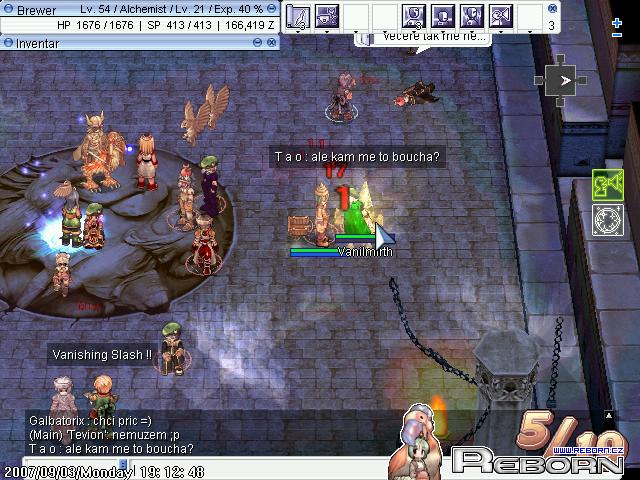Close the Inventar window
The height and width of the screenshot is (480, 640).
point(272,42)
